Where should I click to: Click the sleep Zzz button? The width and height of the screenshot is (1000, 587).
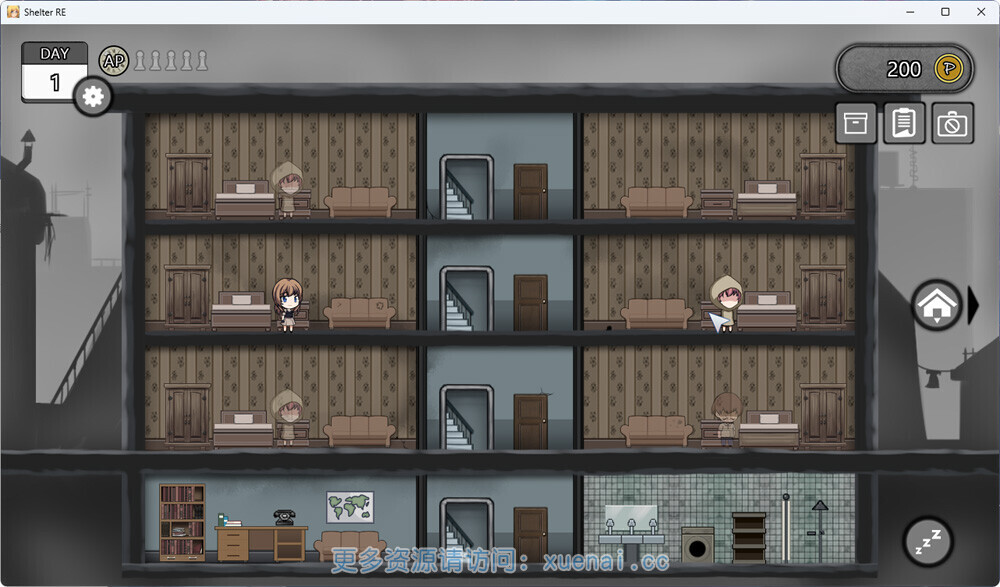[x=928, y=541]
